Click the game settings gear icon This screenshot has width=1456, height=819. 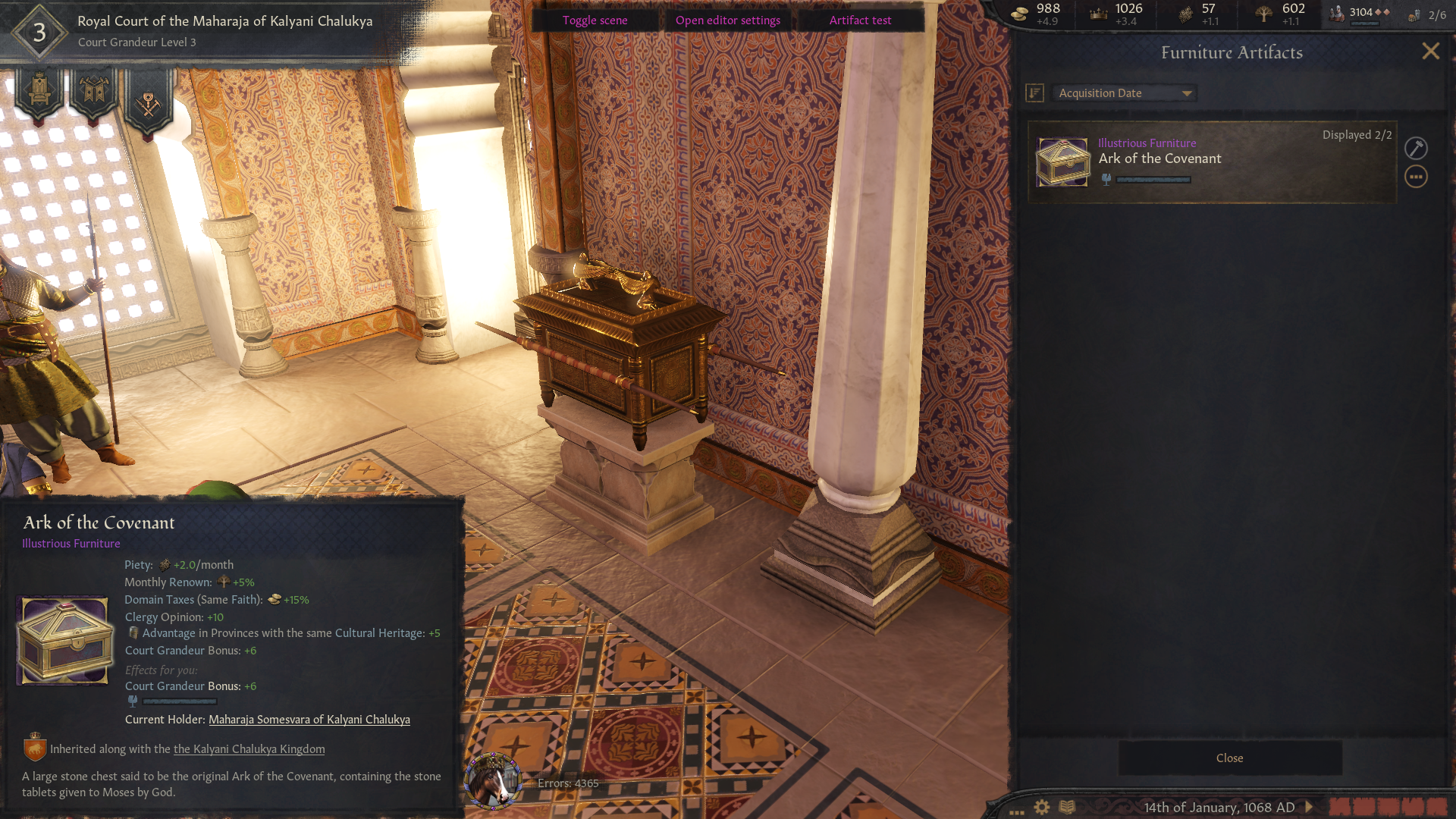pyautogui.click(x=1042, y=807)
